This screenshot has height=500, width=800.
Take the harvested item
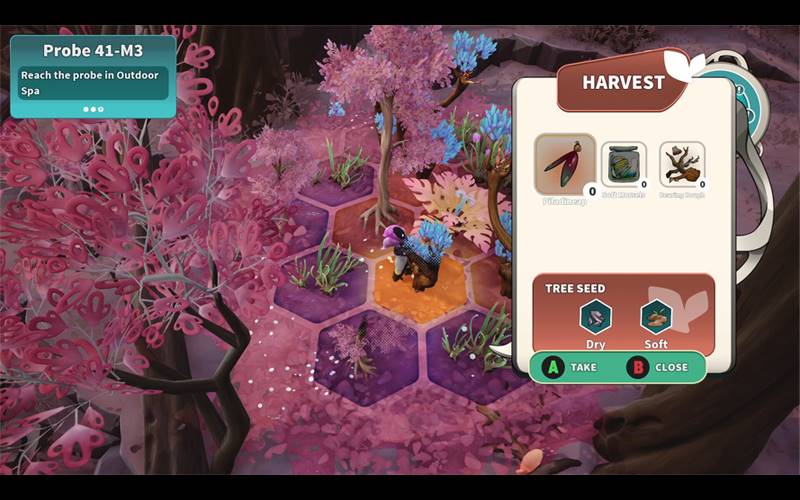(x=570, y=367)
